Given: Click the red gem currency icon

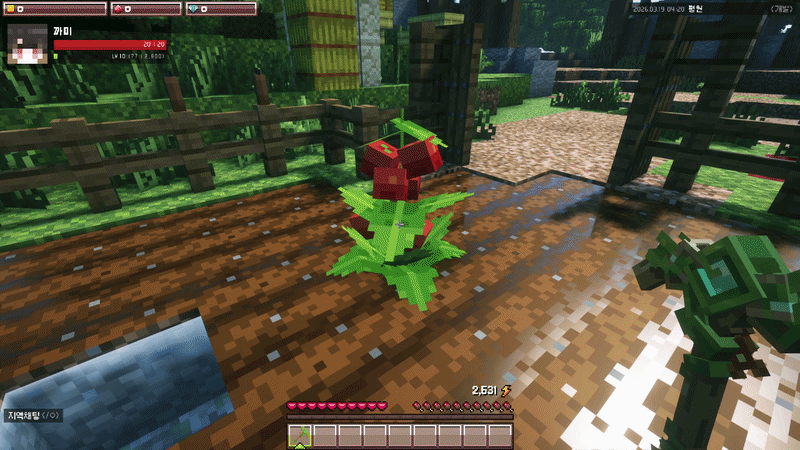Looking at the screenshot, I should tap(118, 9).
